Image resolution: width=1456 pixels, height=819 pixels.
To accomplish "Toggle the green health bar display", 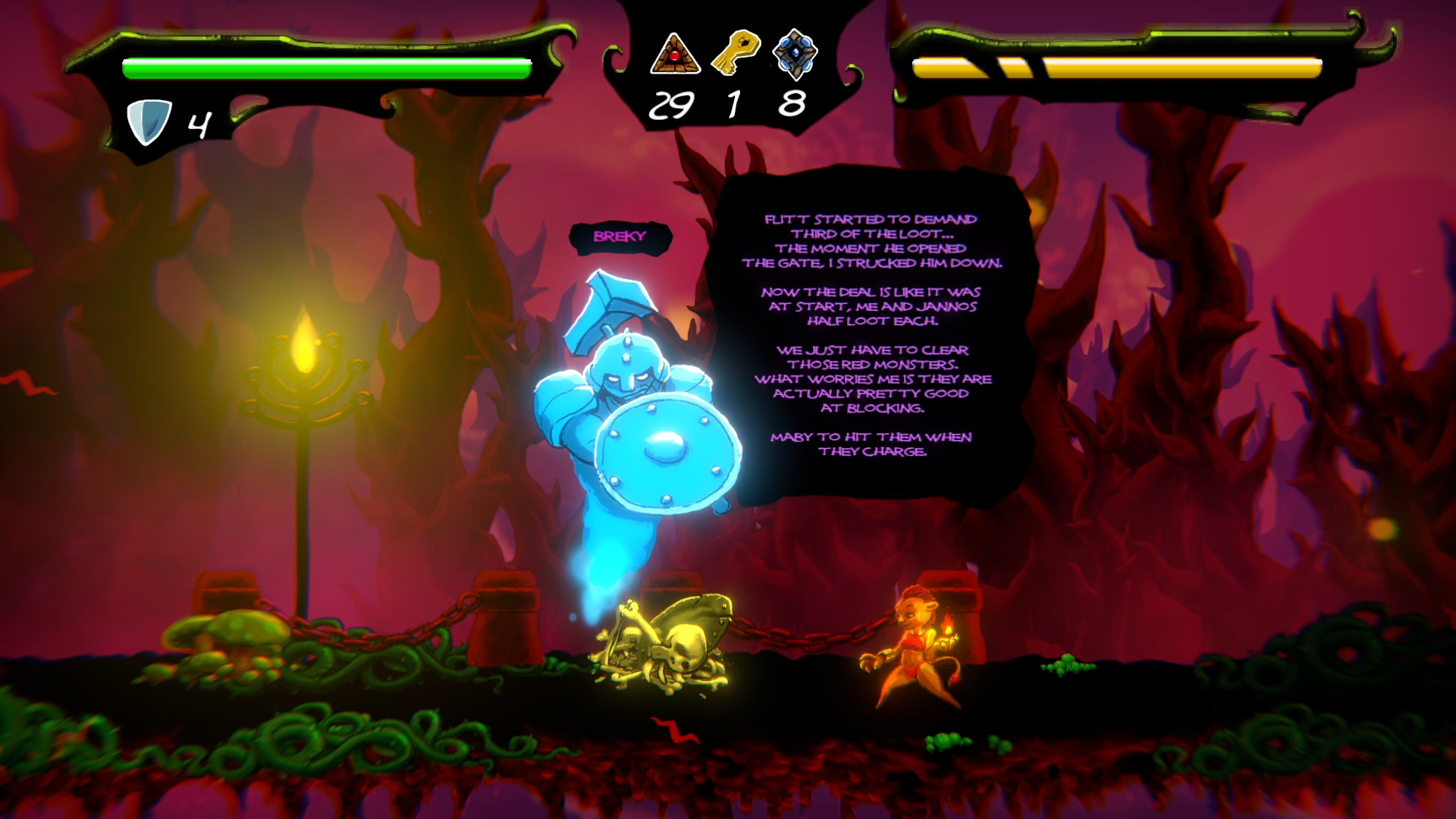I will [x=326, y=67].
